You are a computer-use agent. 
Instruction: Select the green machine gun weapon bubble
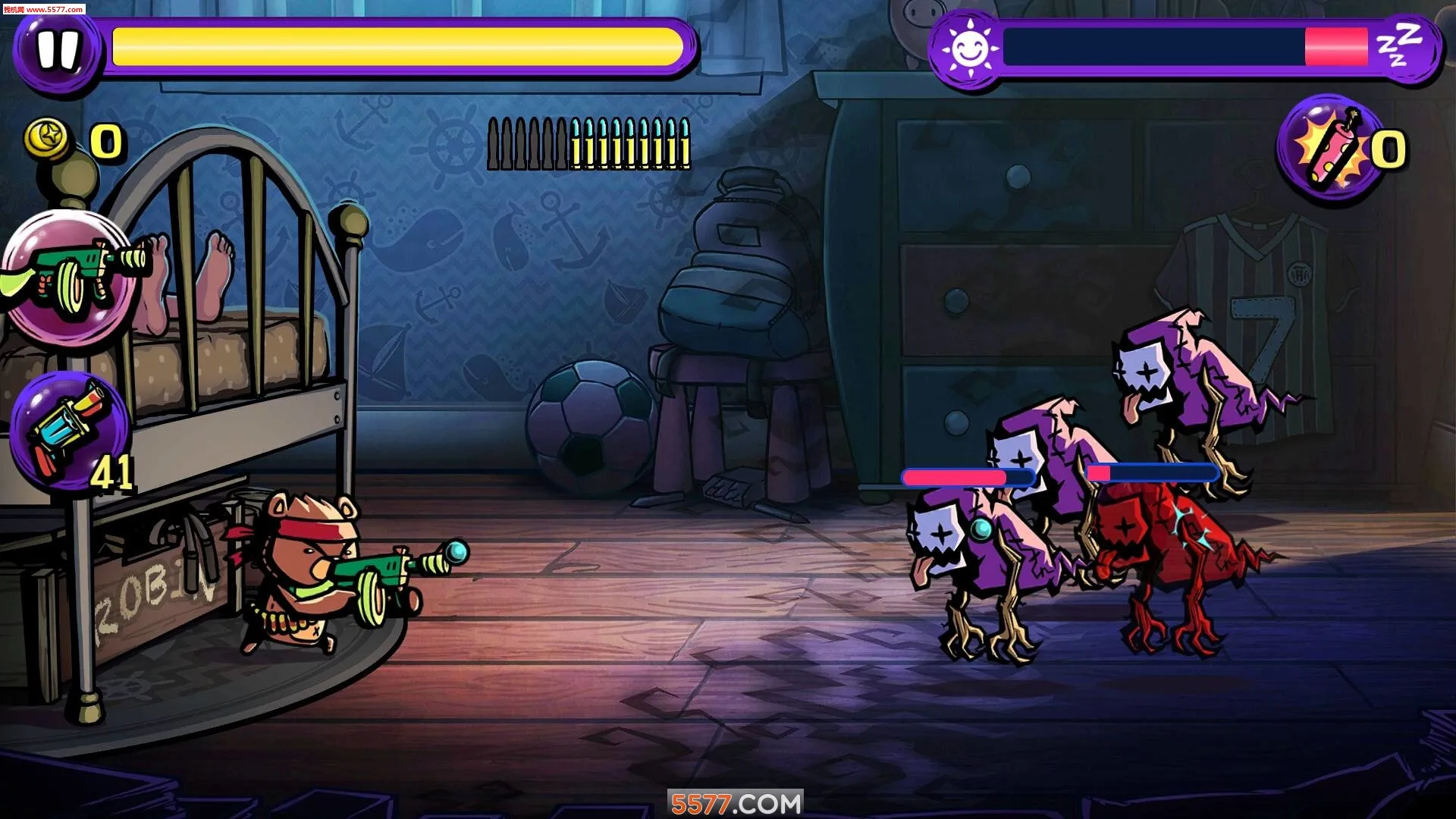(x=72, y=278)
